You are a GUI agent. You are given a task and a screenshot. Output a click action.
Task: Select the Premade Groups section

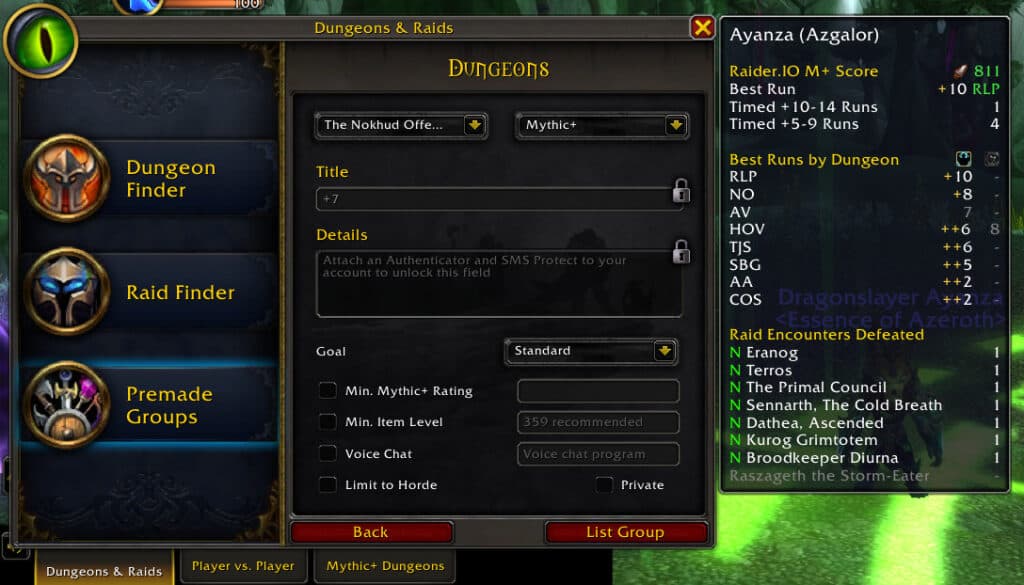148,405
